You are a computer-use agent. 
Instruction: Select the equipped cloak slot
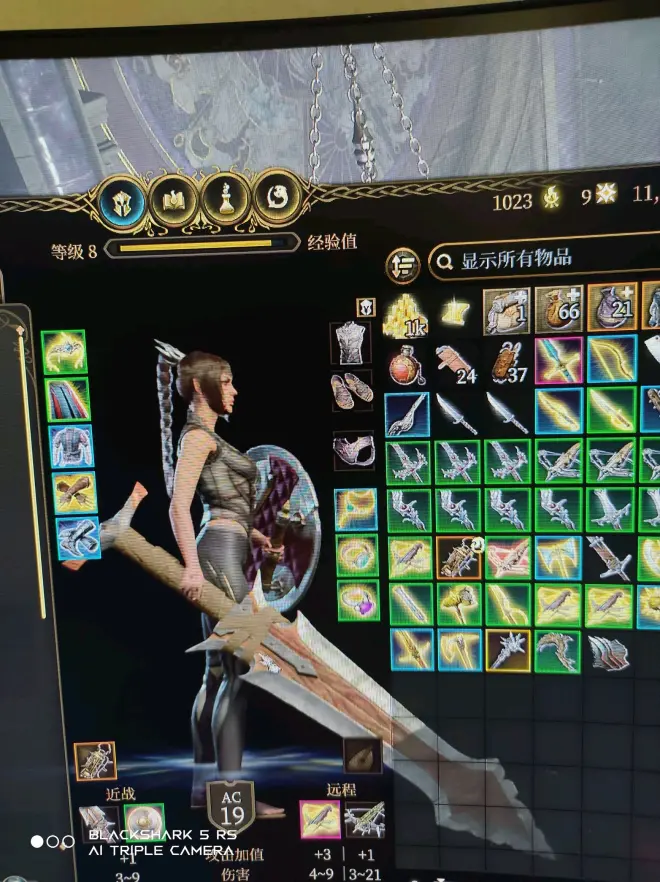[x=67, y=399]
